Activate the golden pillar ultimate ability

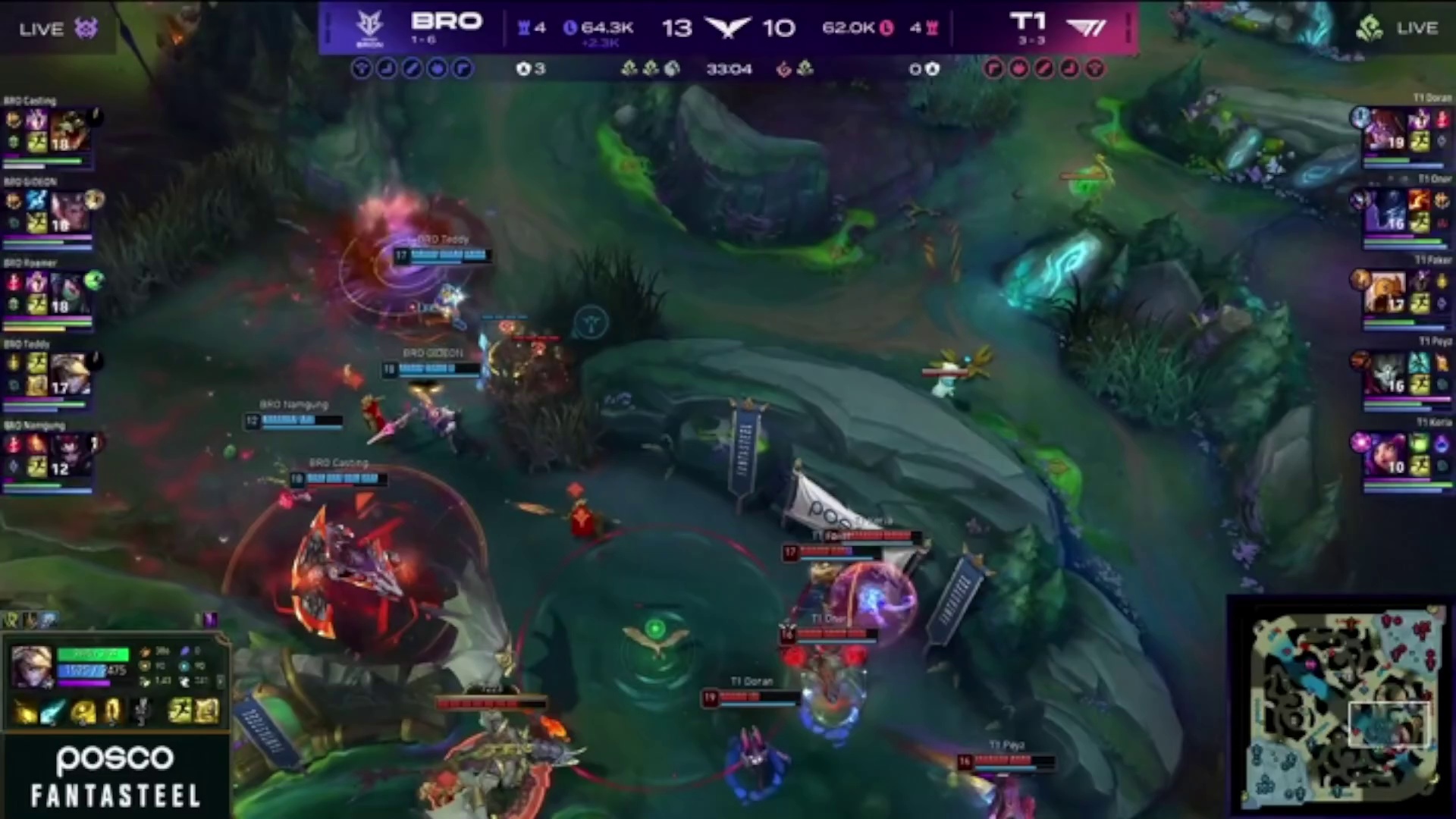point(111,712)
